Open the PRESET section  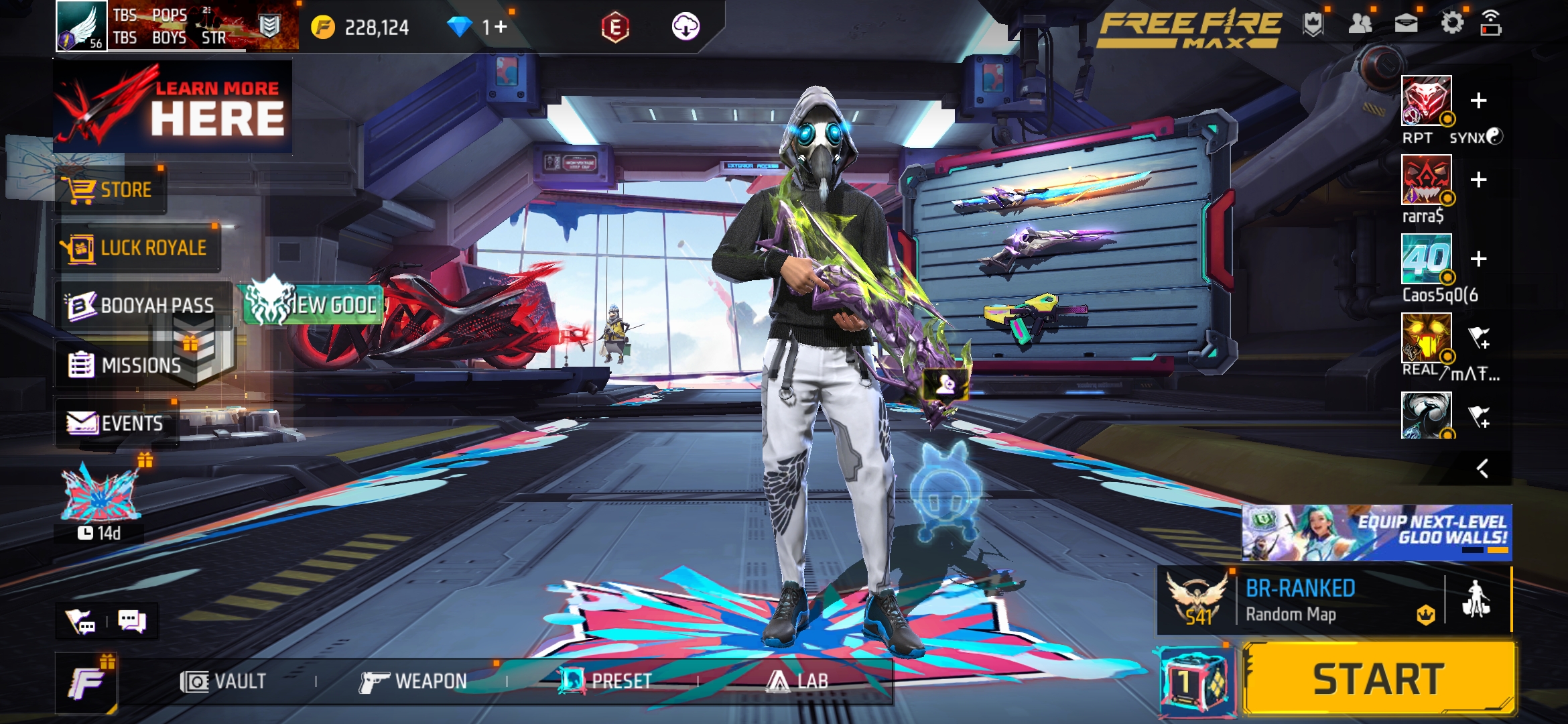(606, 682)
